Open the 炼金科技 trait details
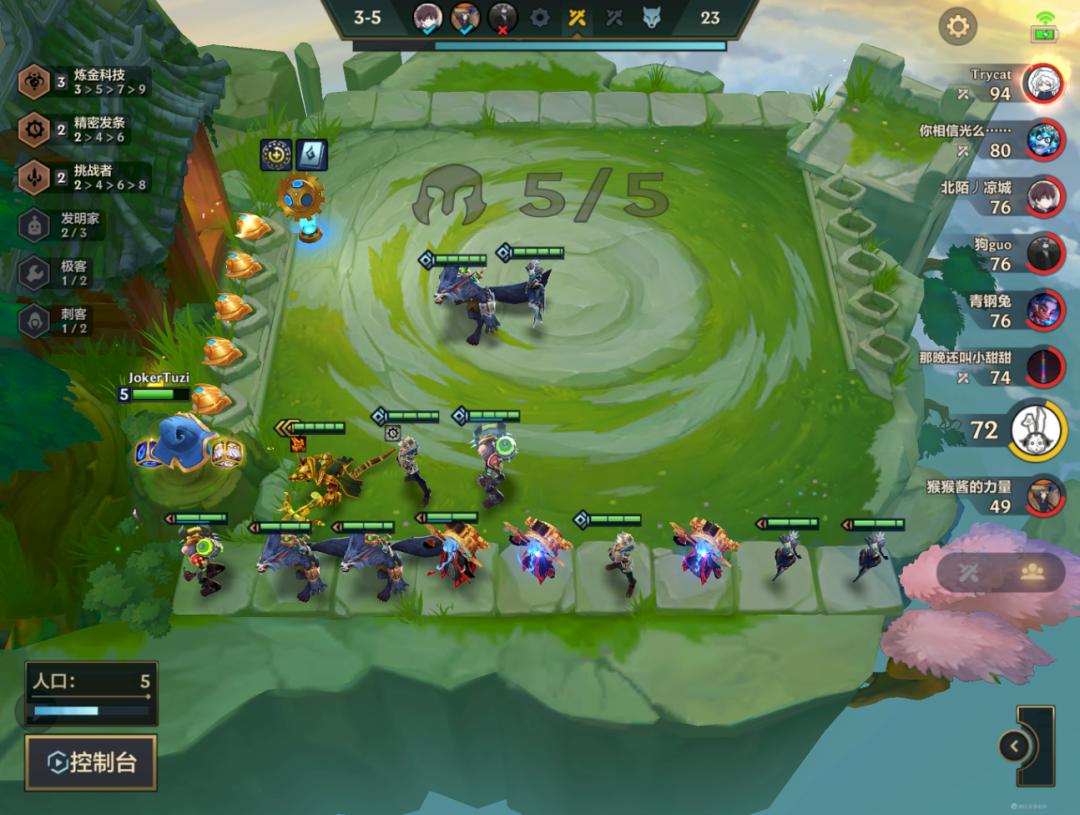1080x815 pixels. [x=85, y=81]
